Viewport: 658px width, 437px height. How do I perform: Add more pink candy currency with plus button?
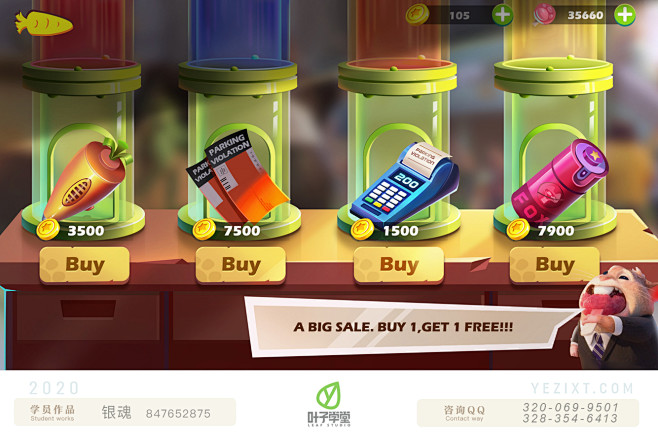(x=624, y=15)
